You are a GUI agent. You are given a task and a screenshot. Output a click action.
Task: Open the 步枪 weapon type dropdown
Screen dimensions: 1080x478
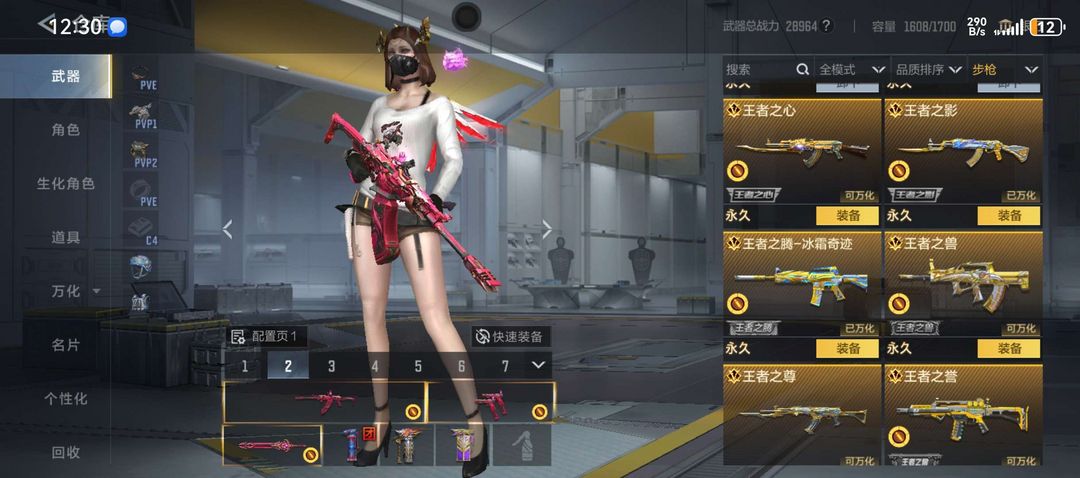tap(1005, 69)
